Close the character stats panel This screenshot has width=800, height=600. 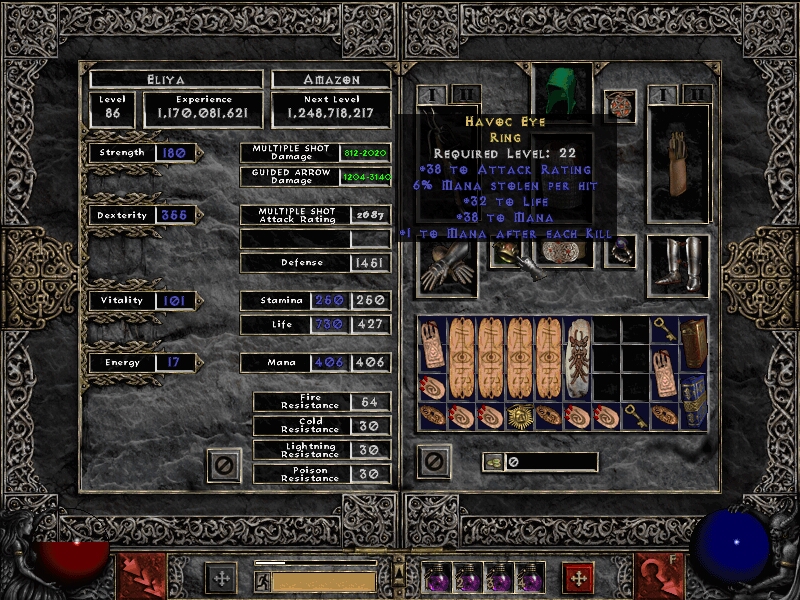tap(224, 463)
